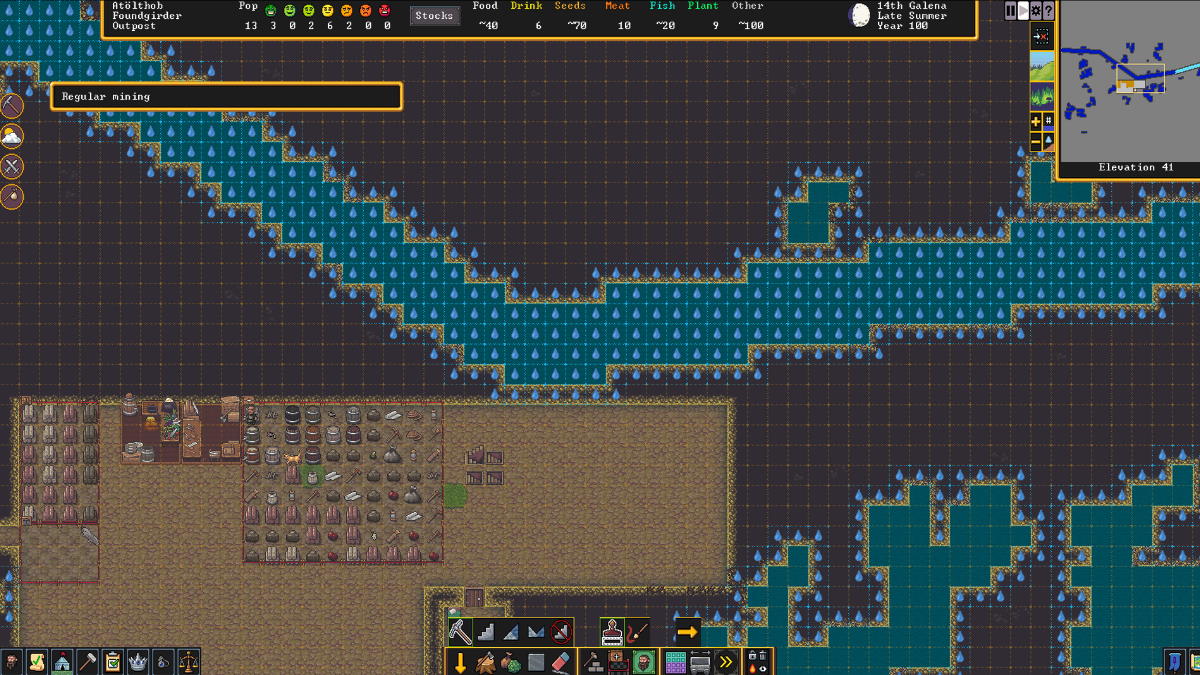Open settings via the gear icon

pos(1035,10)
